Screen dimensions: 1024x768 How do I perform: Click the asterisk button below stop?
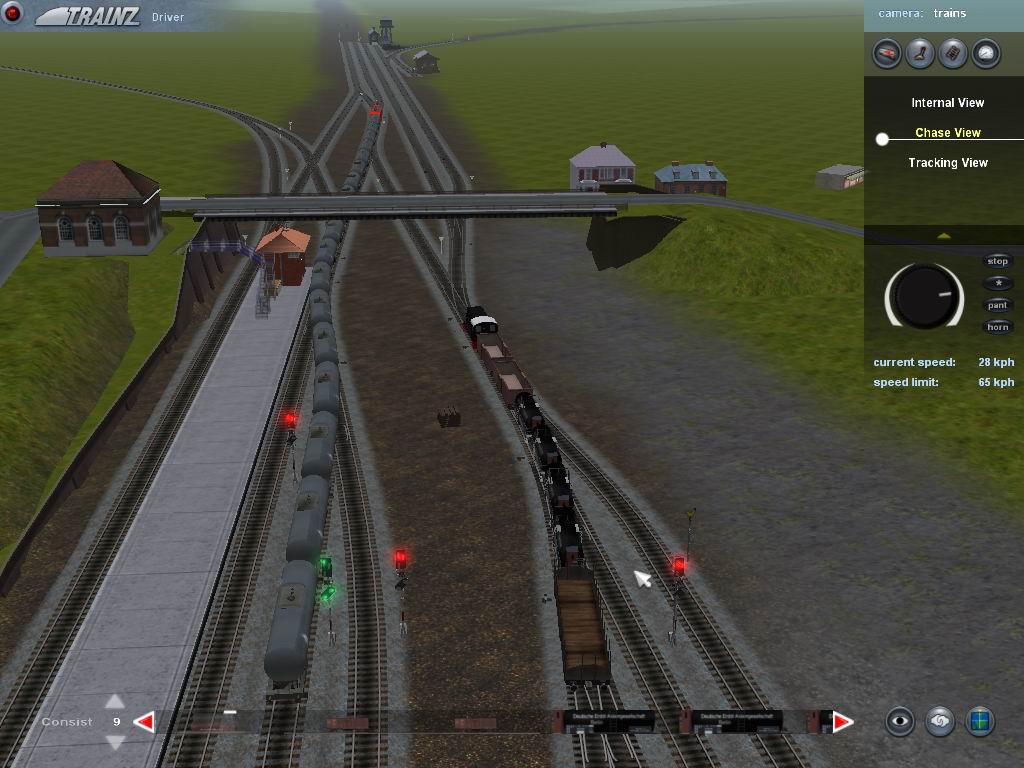[998, 283]
